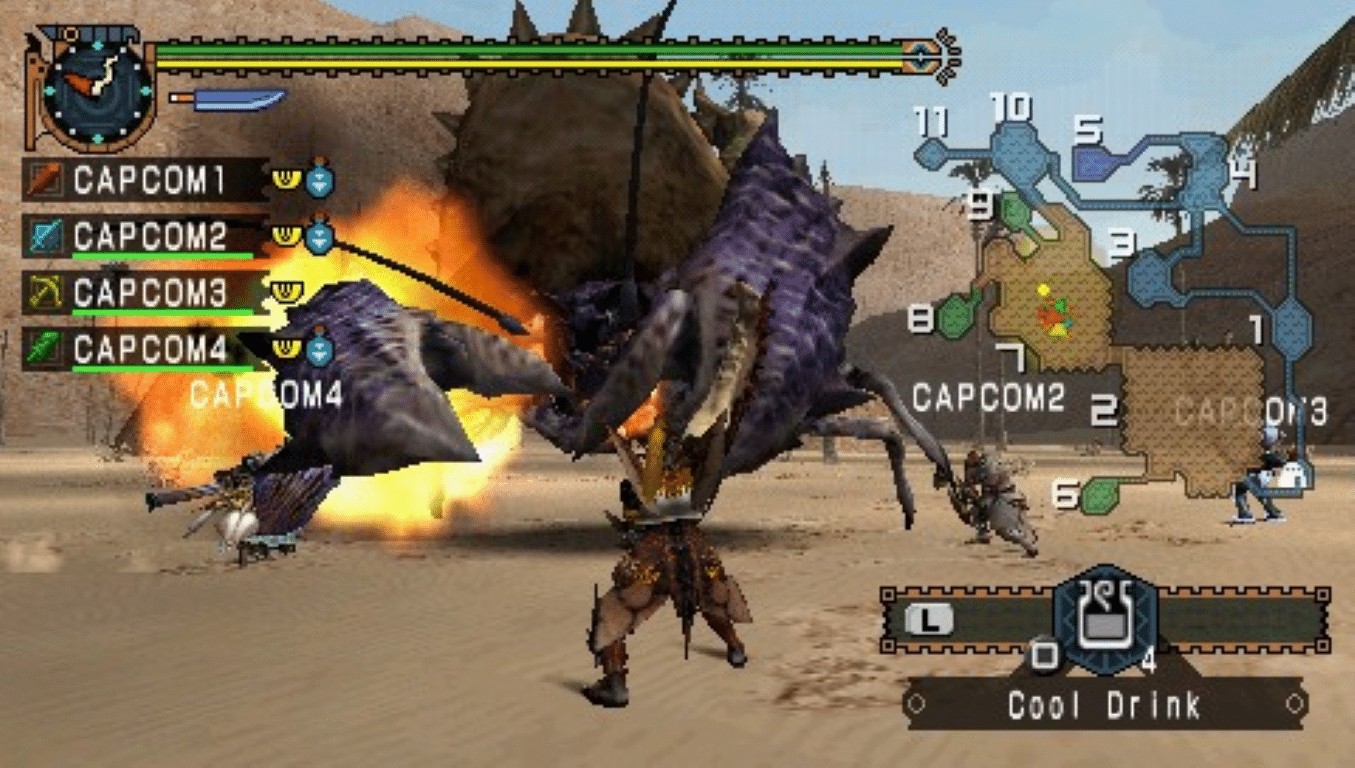This screenshot has height=768, width=1355.
Task: Choose area 6 on the area map
Action: pos(1100,495)
